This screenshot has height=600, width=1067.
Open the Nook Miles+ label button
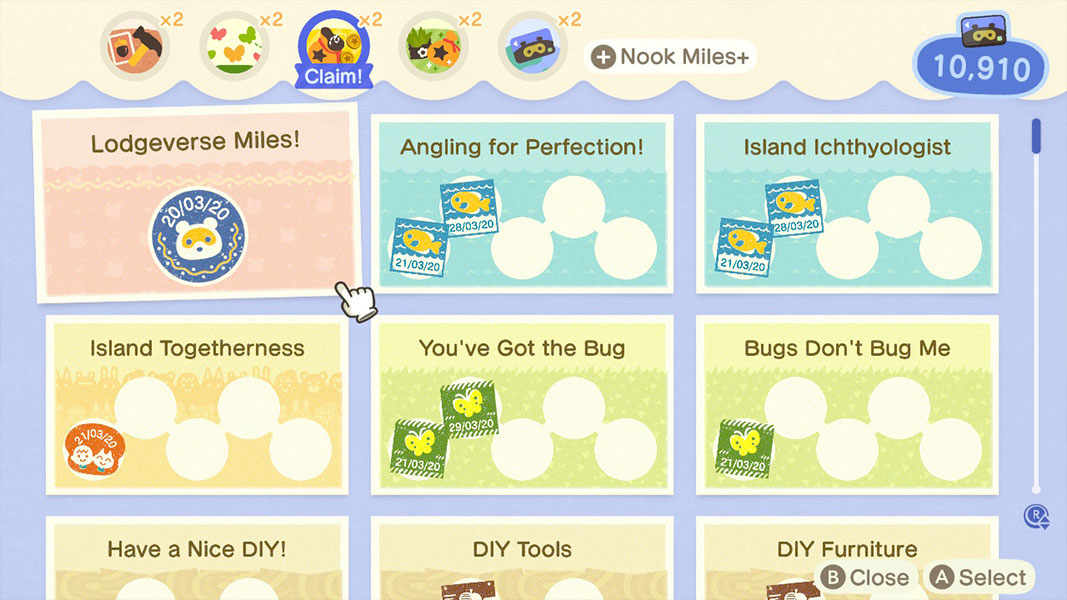click(x=670, y=57)
